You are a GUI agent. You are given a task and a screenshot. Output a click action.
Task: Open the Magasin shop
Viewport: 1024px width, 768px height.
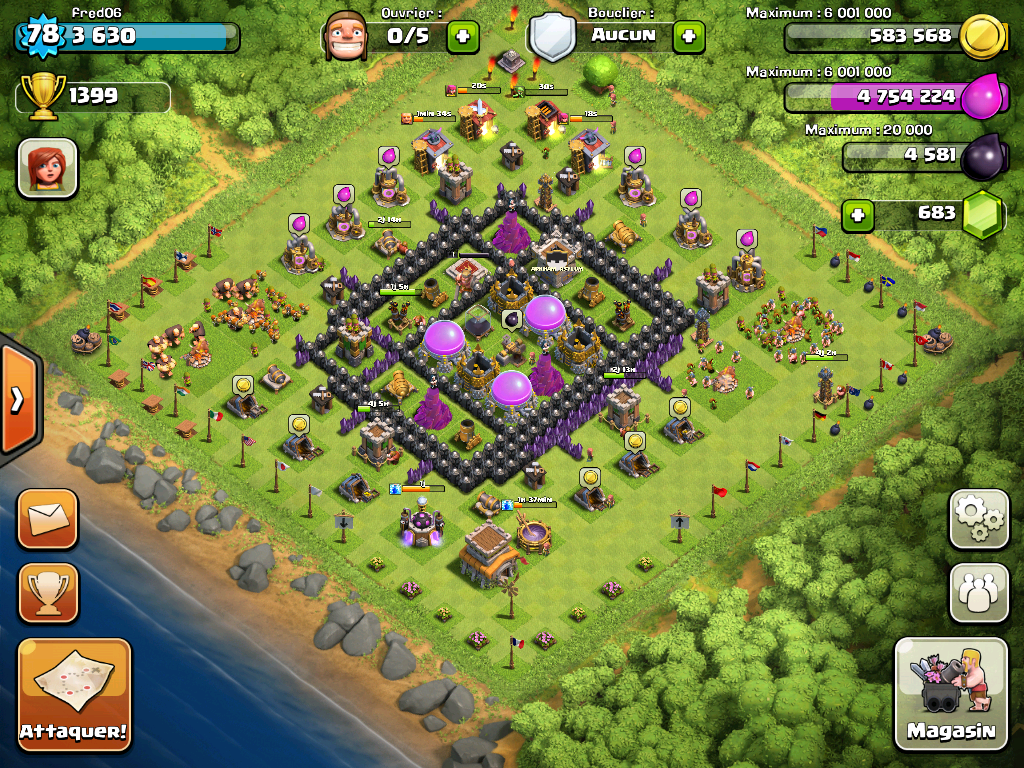coord(951,693)
